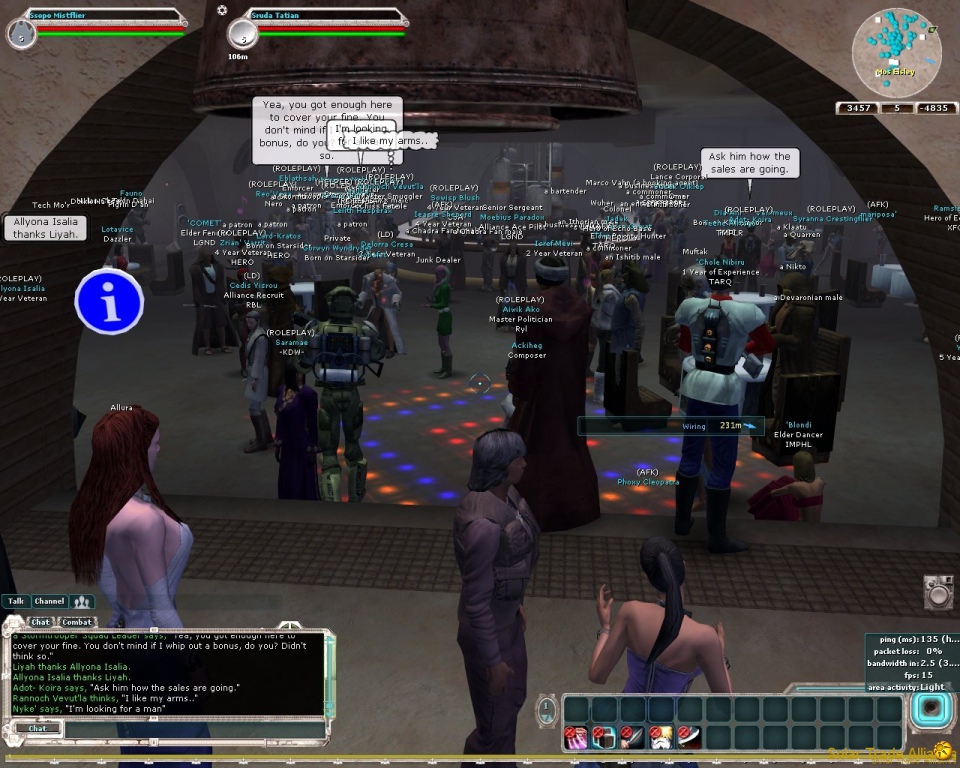Activate the curved blade hotbar ability
This screenshot has width=960, height=768.
coord(688,738)
